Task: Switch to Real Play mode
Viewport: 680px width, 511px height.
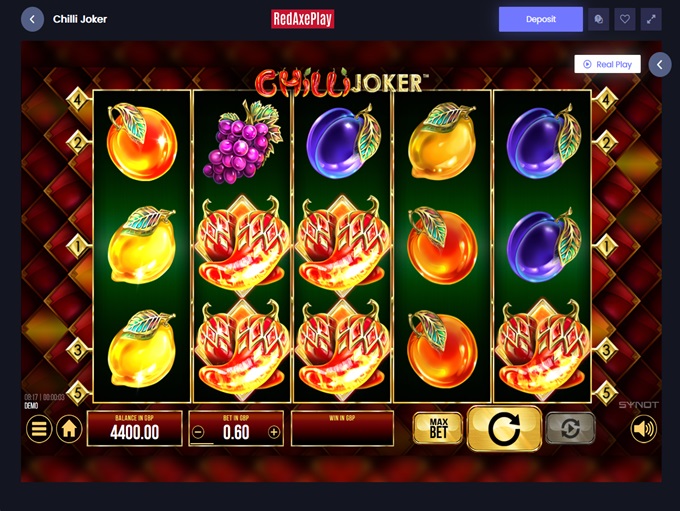Action: 607,64
